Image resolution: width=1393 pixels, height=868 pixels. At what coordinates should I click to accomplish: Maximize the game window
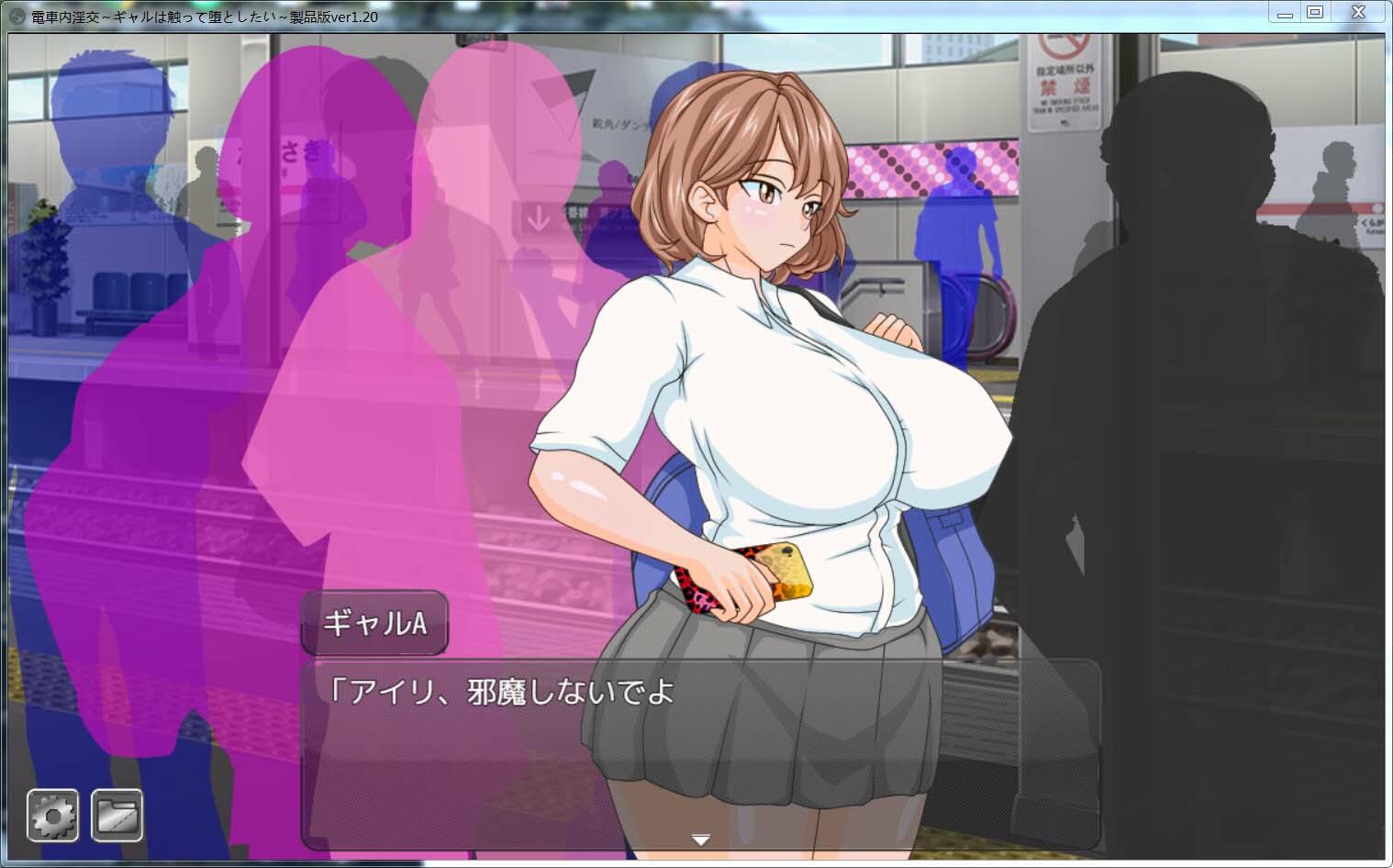(1315, 13)
